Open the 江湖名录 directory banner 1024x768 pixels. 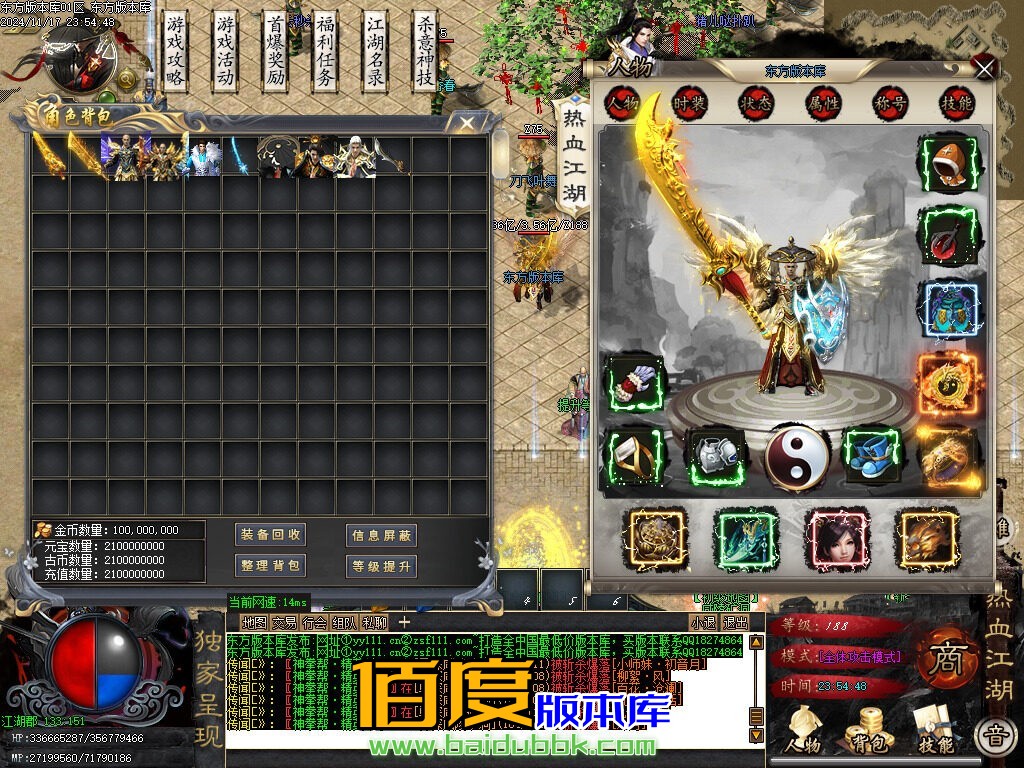point(375,50)
